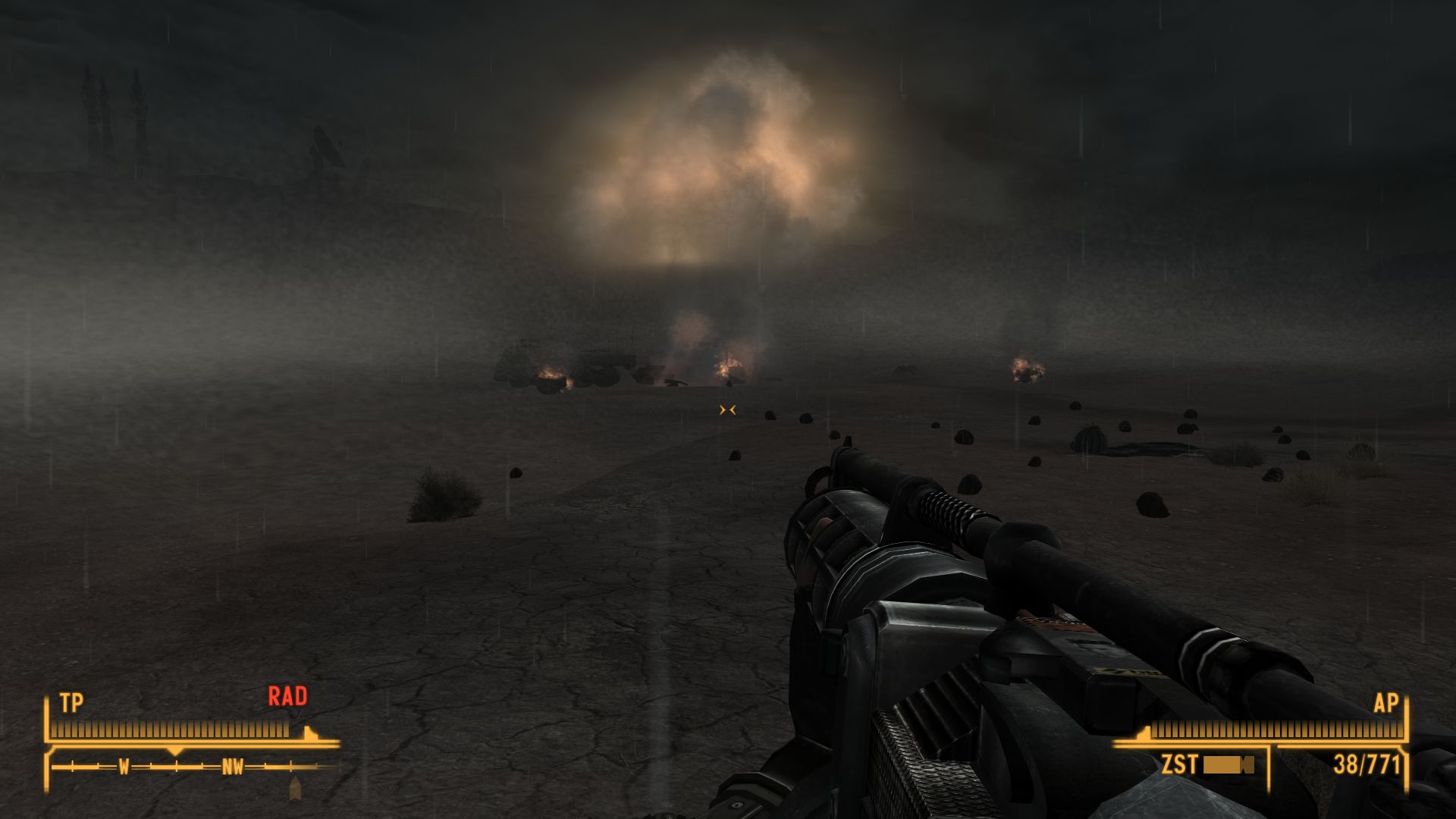Click the divider between ZST and ammo counter
Screen dimensions: 1456x819
(x=1271, y=764)
